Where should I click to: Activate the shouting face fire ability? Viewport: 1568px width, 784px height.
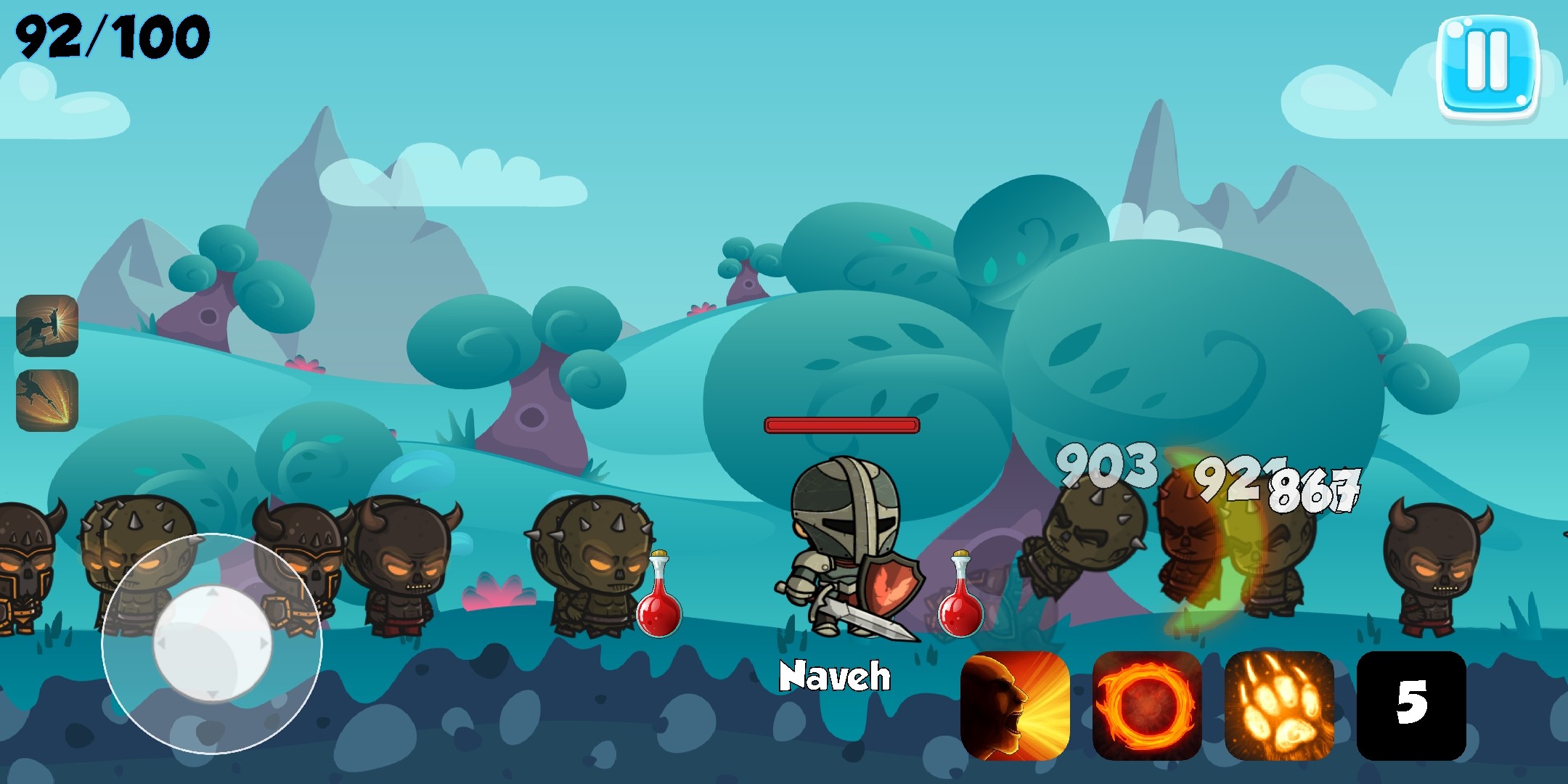(1015, 706)
